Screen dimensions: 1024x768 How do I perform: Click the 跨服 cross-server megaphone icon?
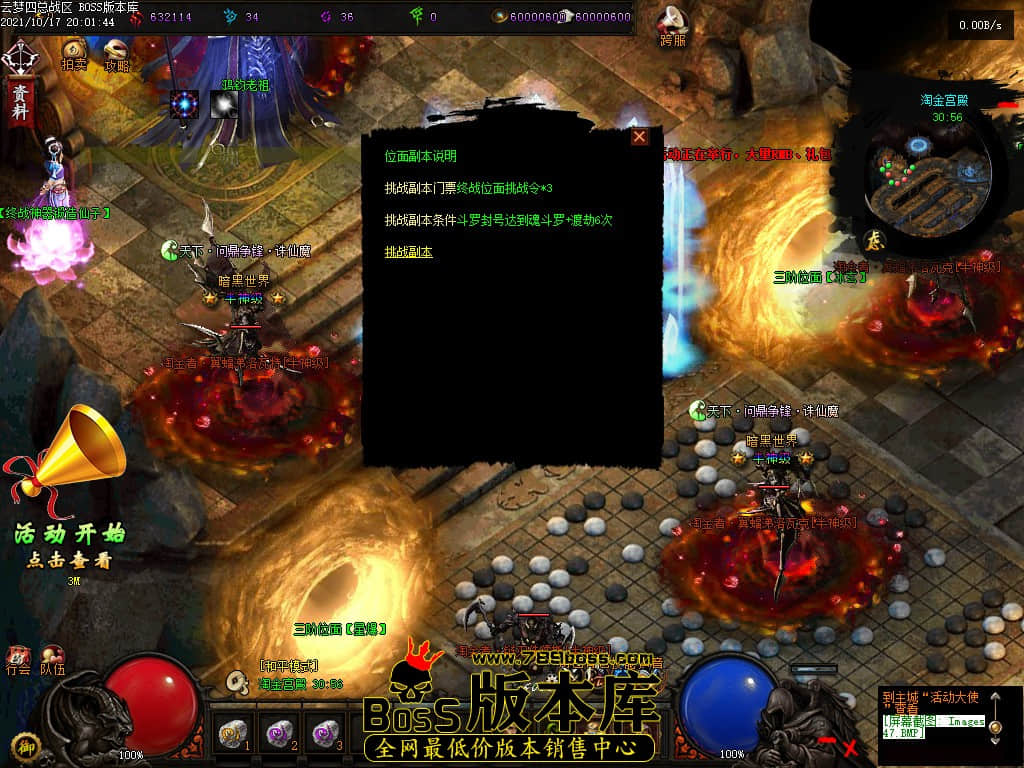pyautogui.click(x=673, y=27)
